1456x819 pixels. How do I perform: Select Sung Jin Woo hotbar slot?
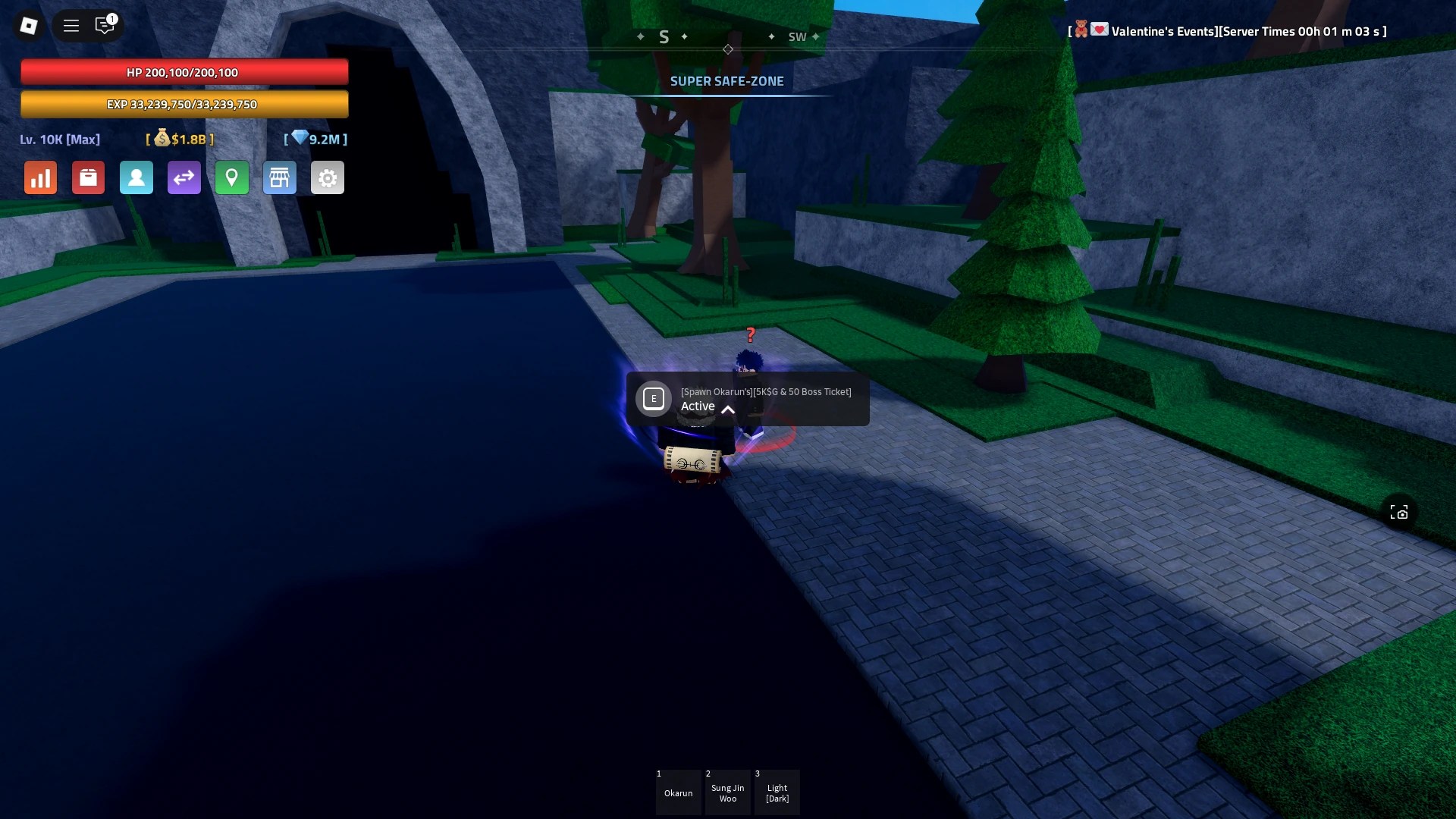pyautogui.click(x=728, y=792)
